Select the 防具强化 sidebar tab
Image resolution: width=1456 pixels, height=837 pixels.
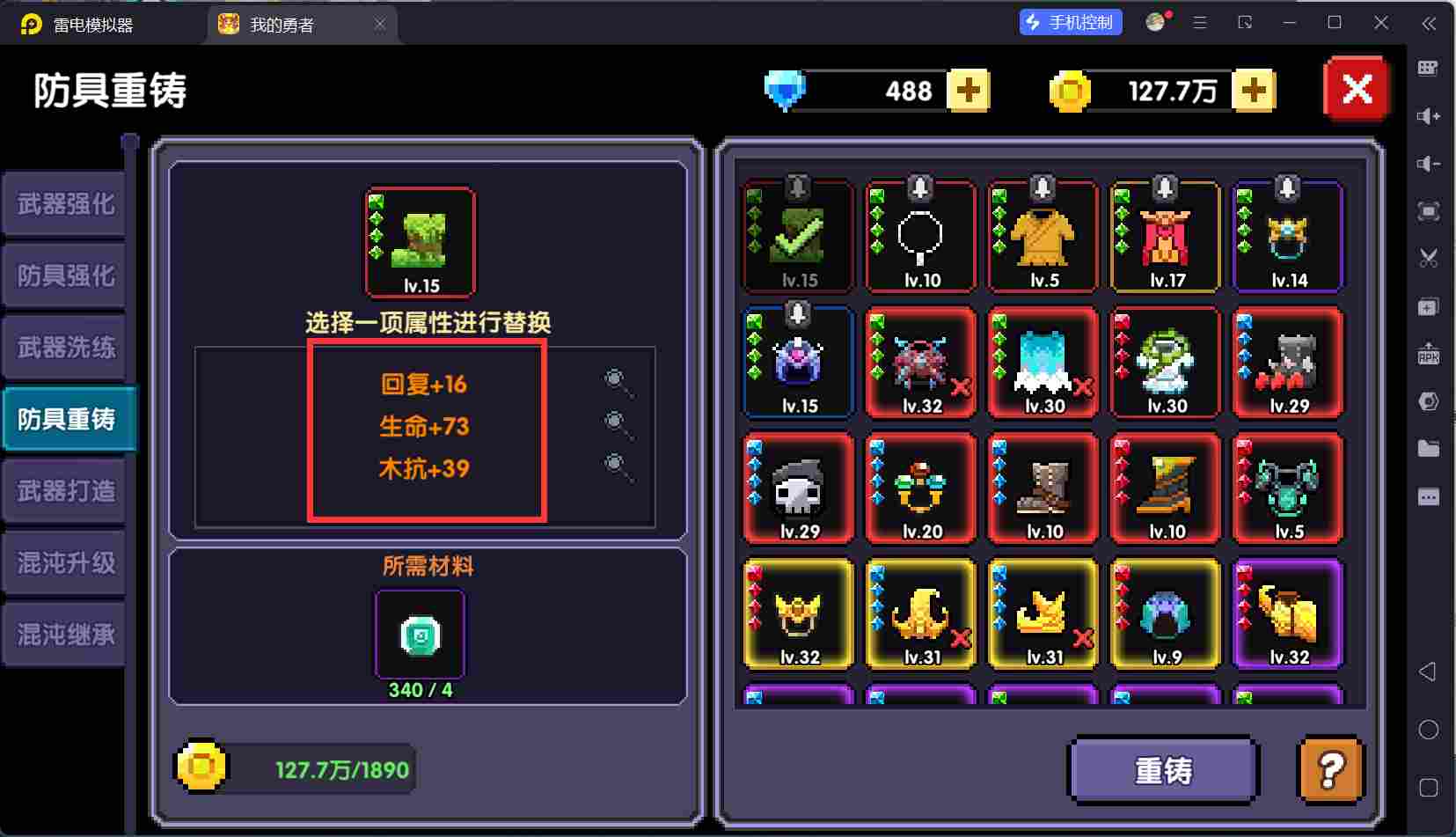tap(64, 275)
